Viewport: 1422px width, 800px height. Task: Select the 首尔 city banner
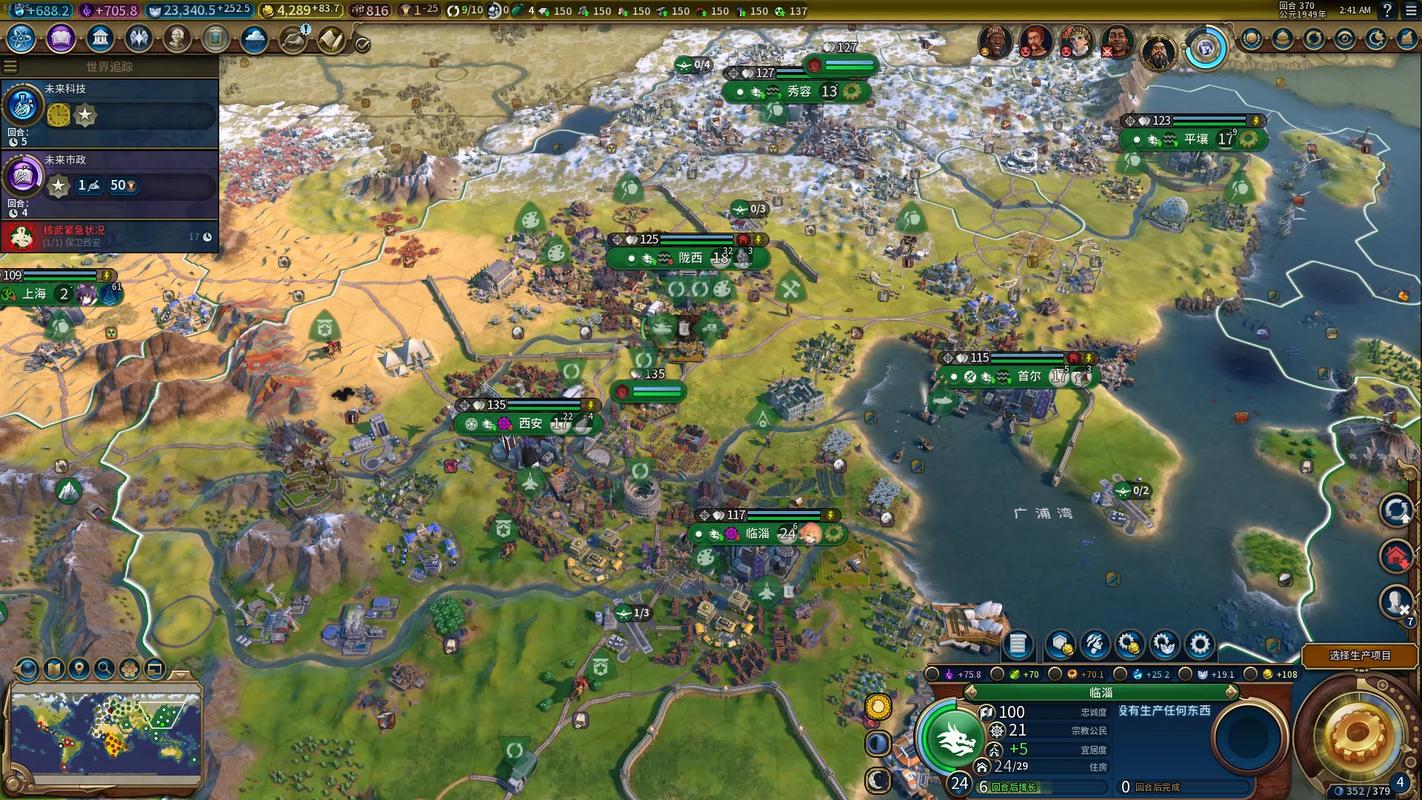(1028, 377)
